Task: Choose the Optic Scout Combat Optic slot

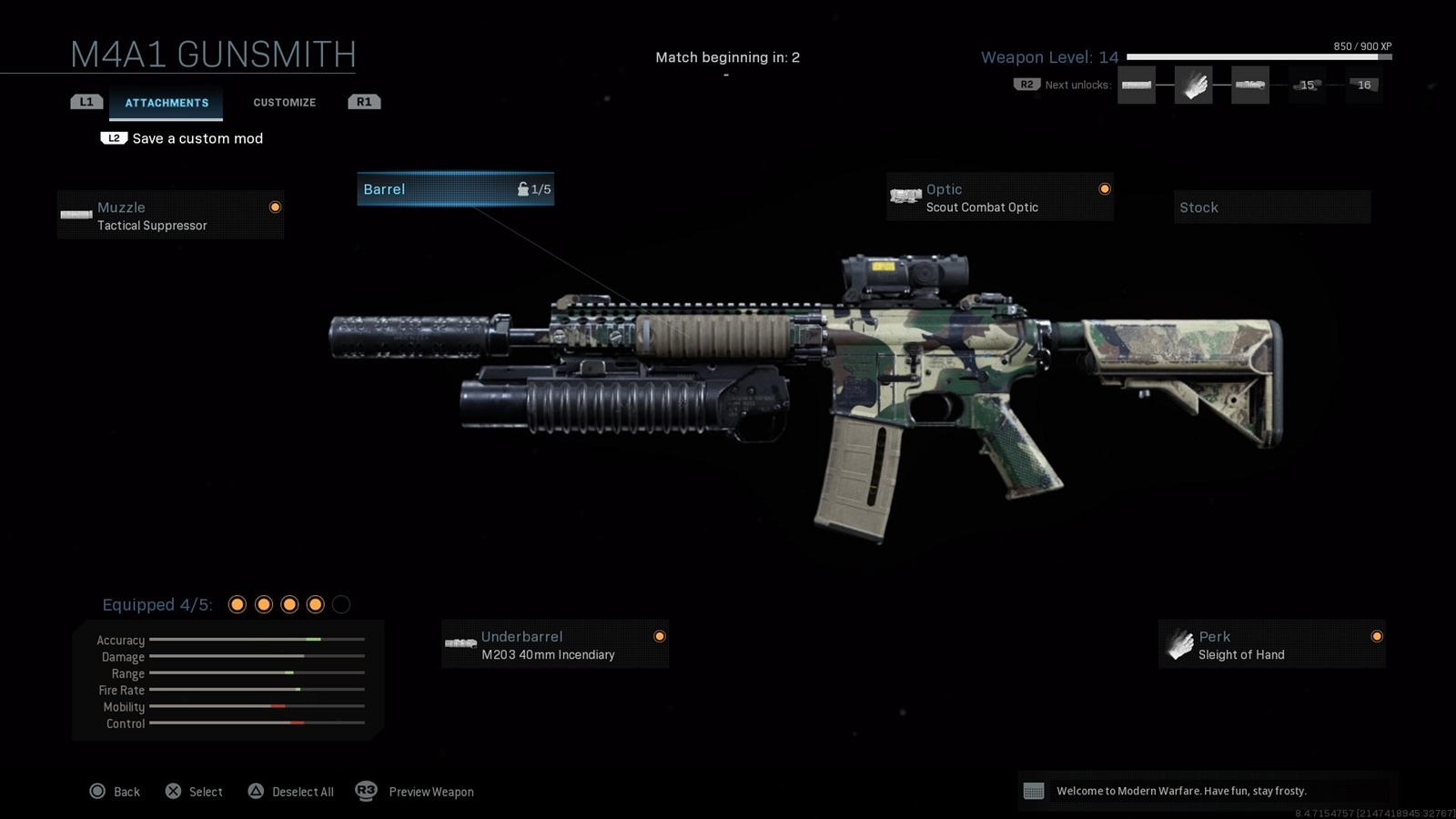Action: pyautogui.click(x=999, y=197)
